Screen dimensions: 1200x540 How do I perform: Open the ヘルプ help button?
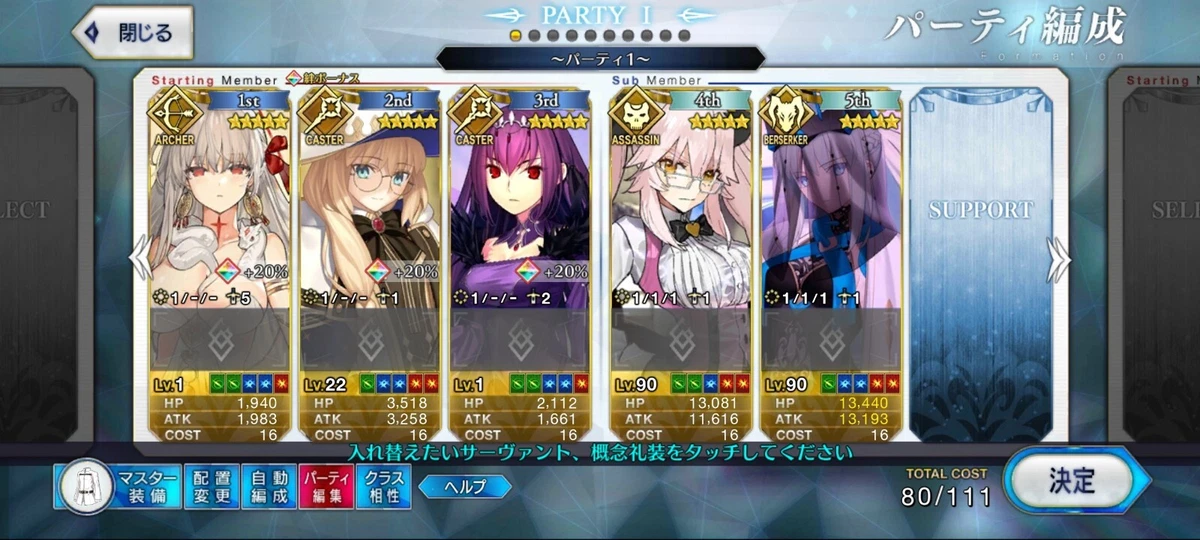(x=464, y=487)
